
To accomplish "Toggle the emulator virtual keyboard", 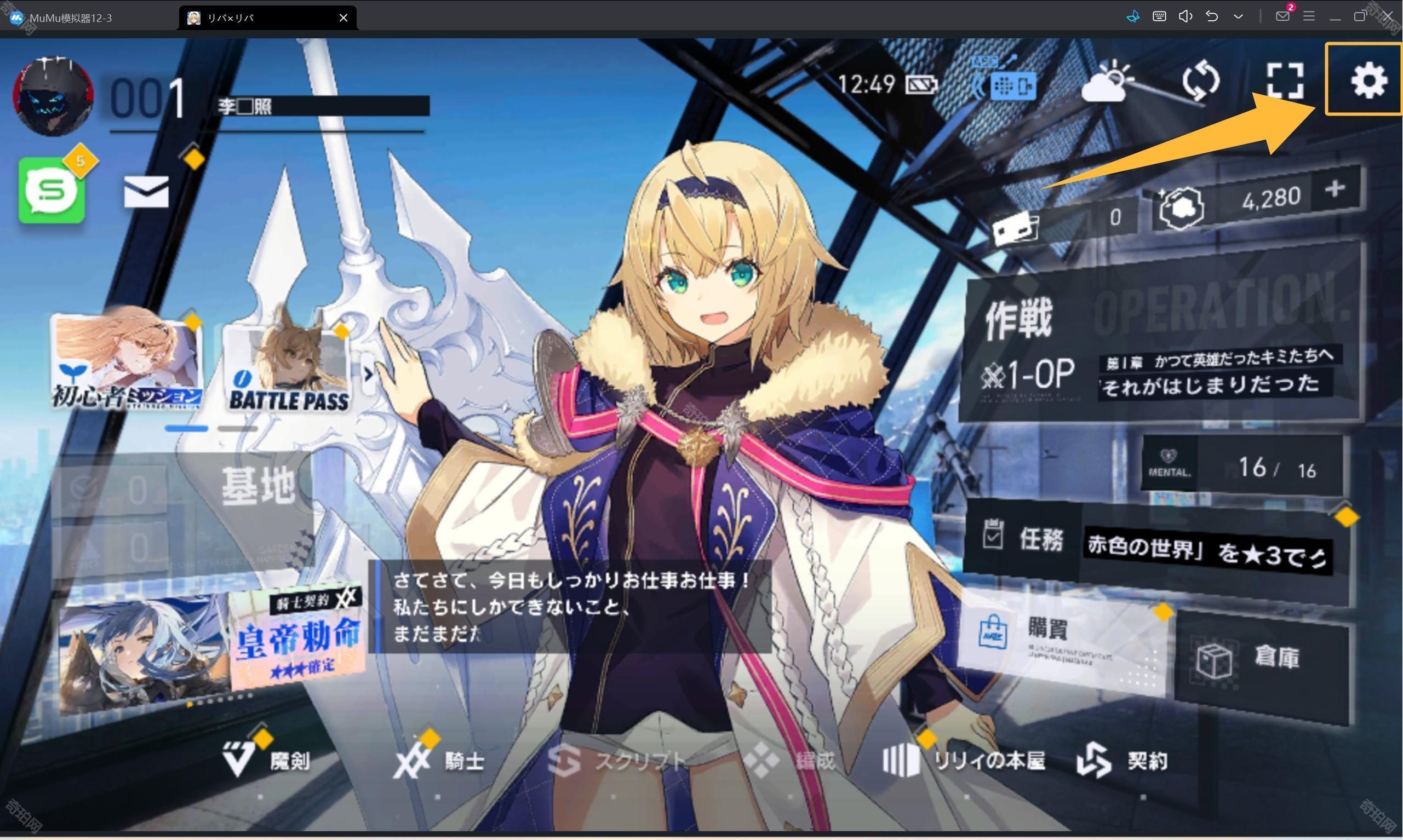I will point(1159,16).
